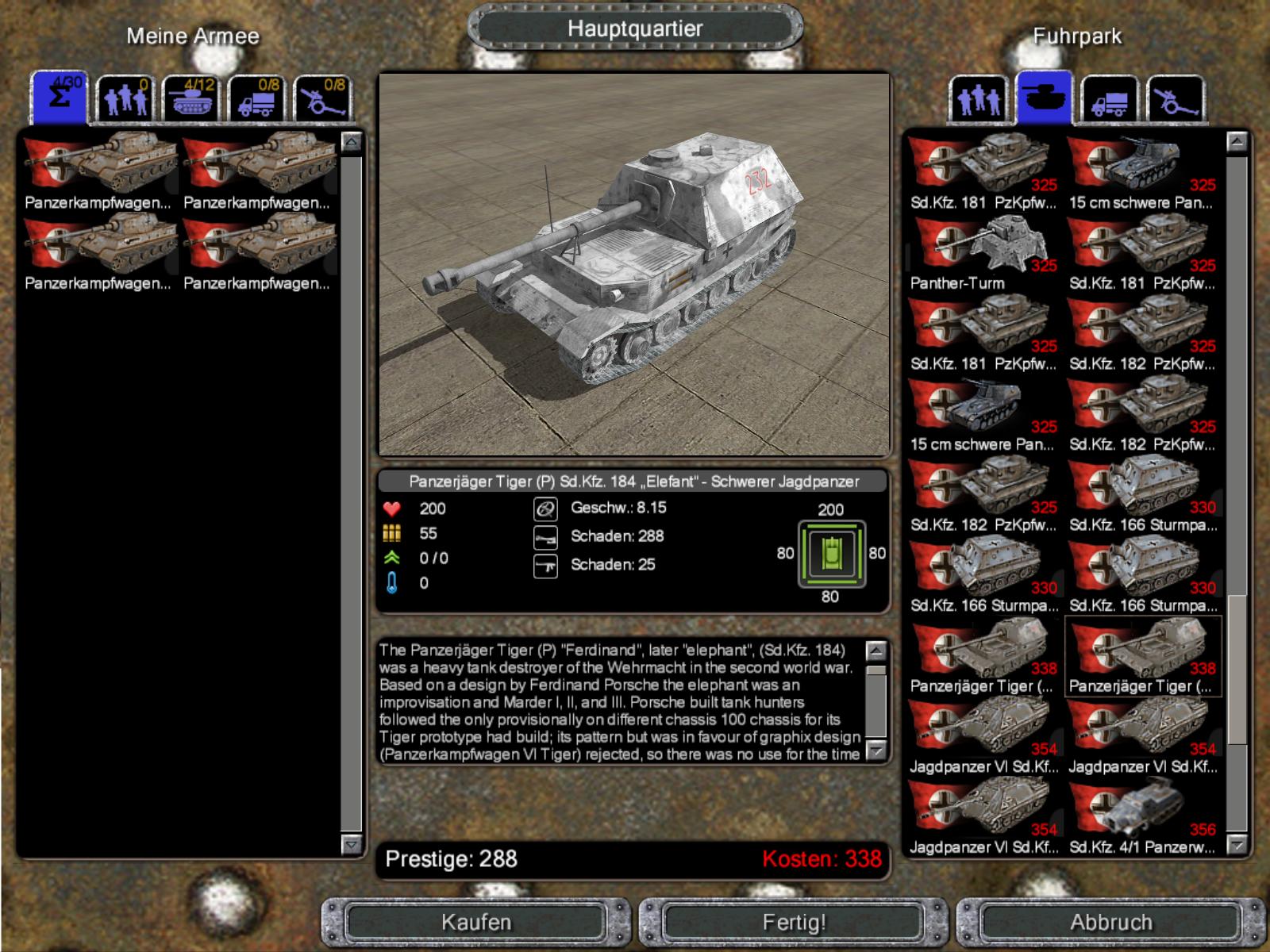
Task: Open the Fuhrpark truck tab
Action: 1110,100
